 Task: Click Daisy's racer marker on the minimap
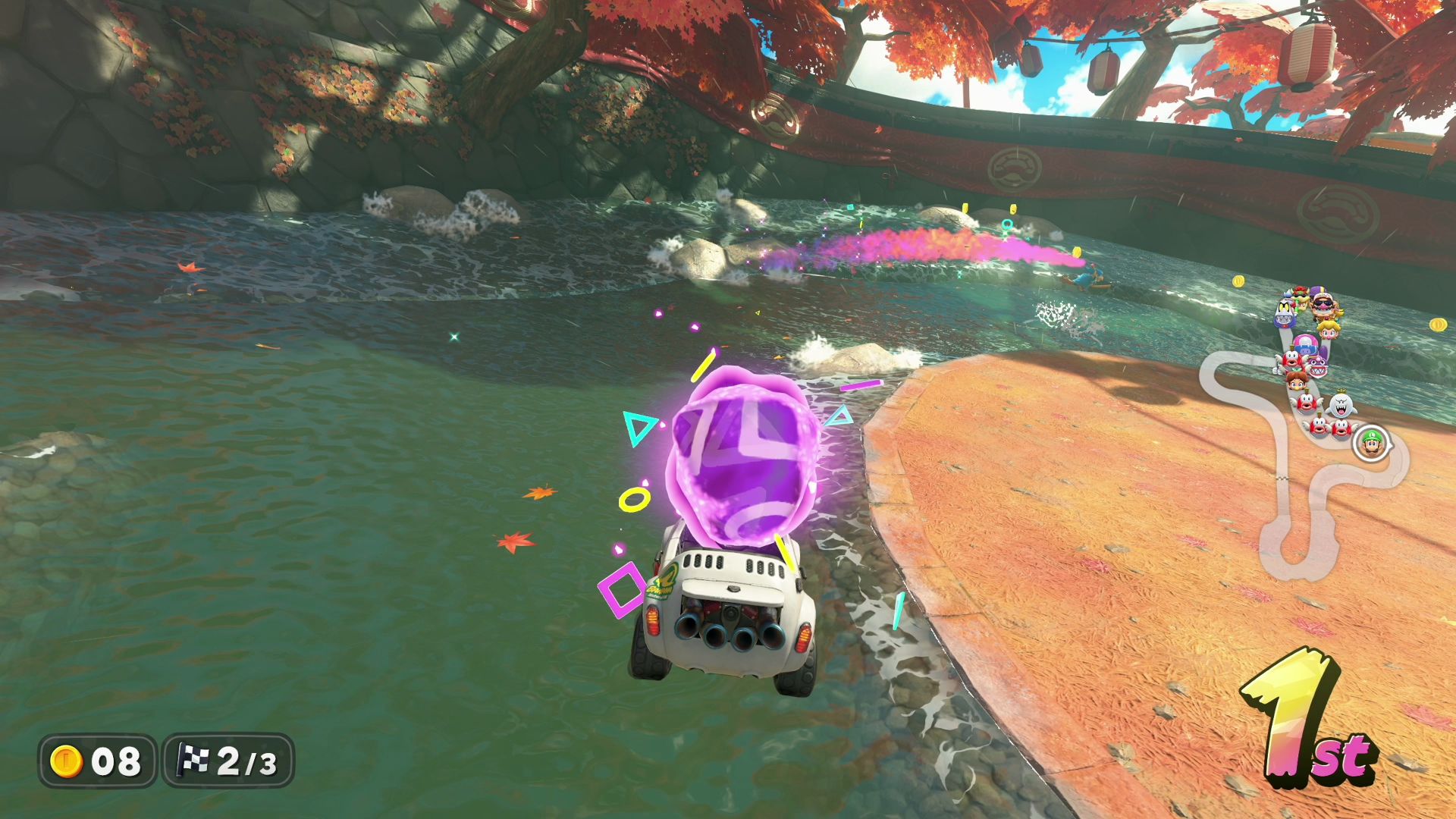tap(1297, 381)
